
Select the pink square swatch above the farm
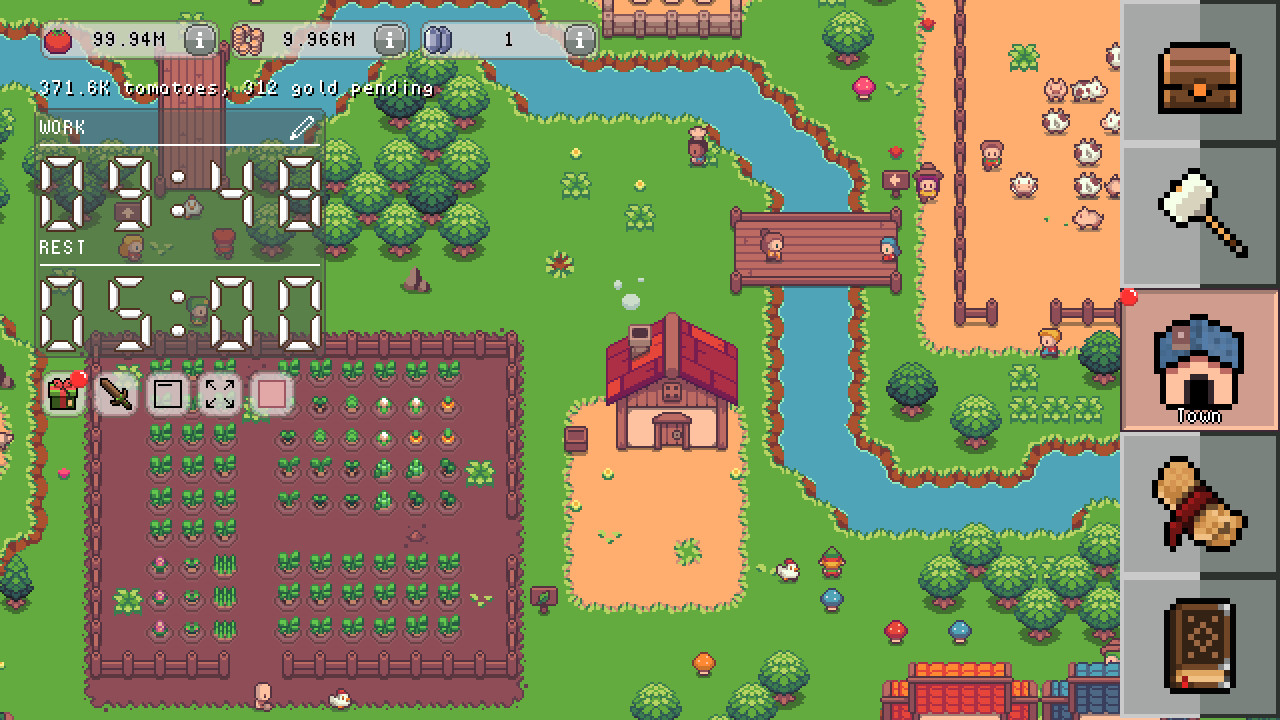(x=271, y=394)
